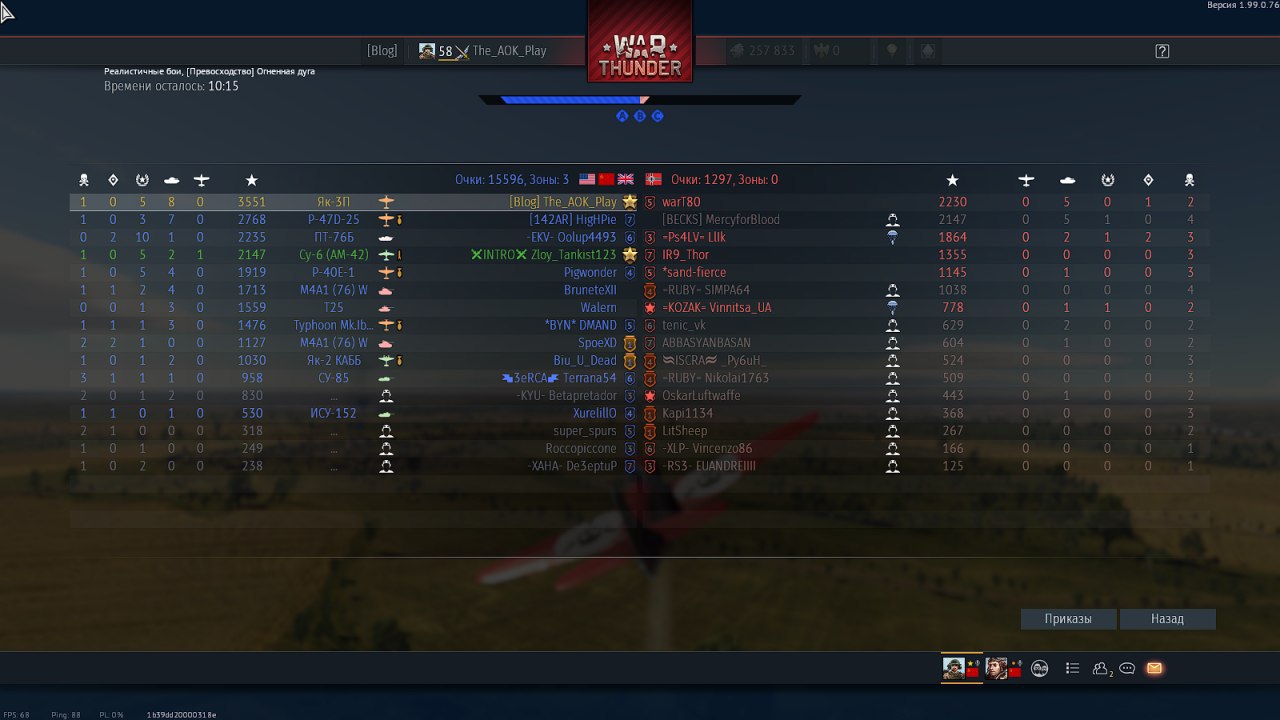Screen dimensions: 1280x720
Task: Open the glowing mail envelope icon
Action: [1154, 668]
